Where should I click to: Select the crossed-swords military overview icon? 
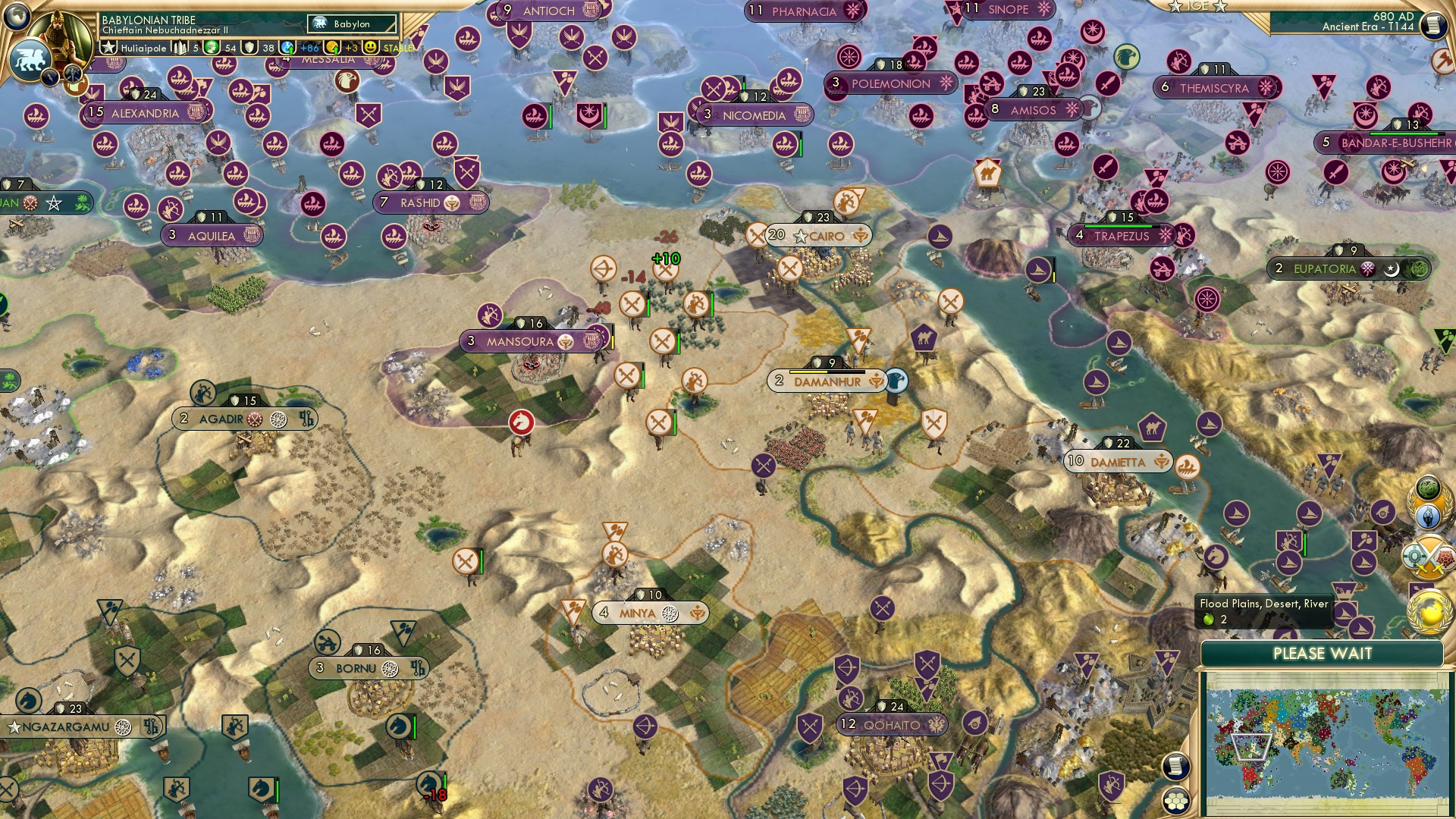(x=1428, y=557)
